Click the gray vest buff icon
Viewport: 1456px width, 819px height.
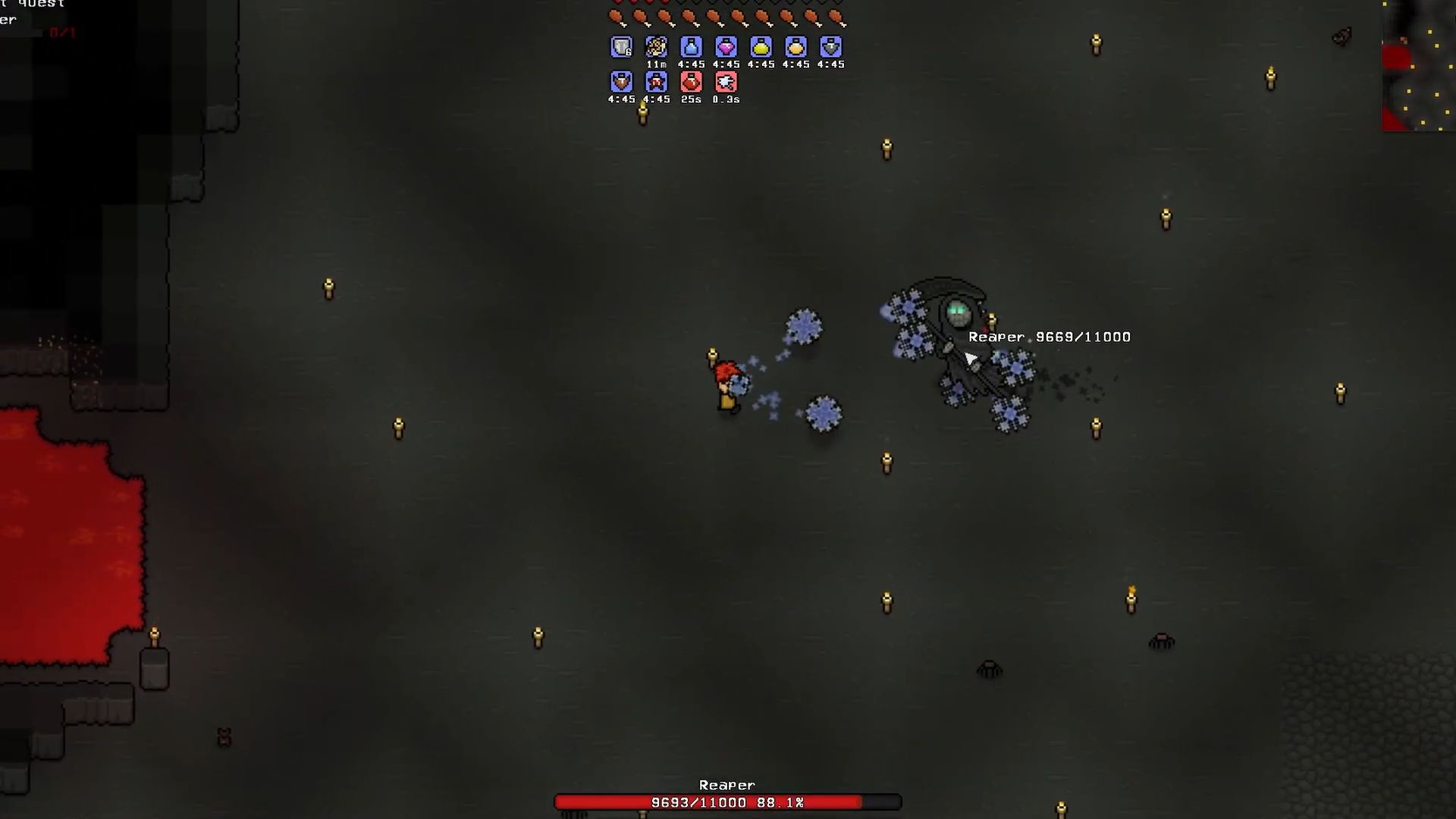[830, 47]
